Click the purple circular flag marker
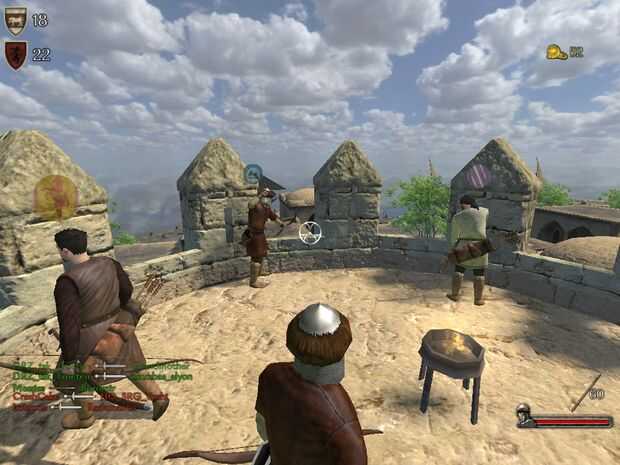Viewport: 620px width, 465px height. (479, 176)
